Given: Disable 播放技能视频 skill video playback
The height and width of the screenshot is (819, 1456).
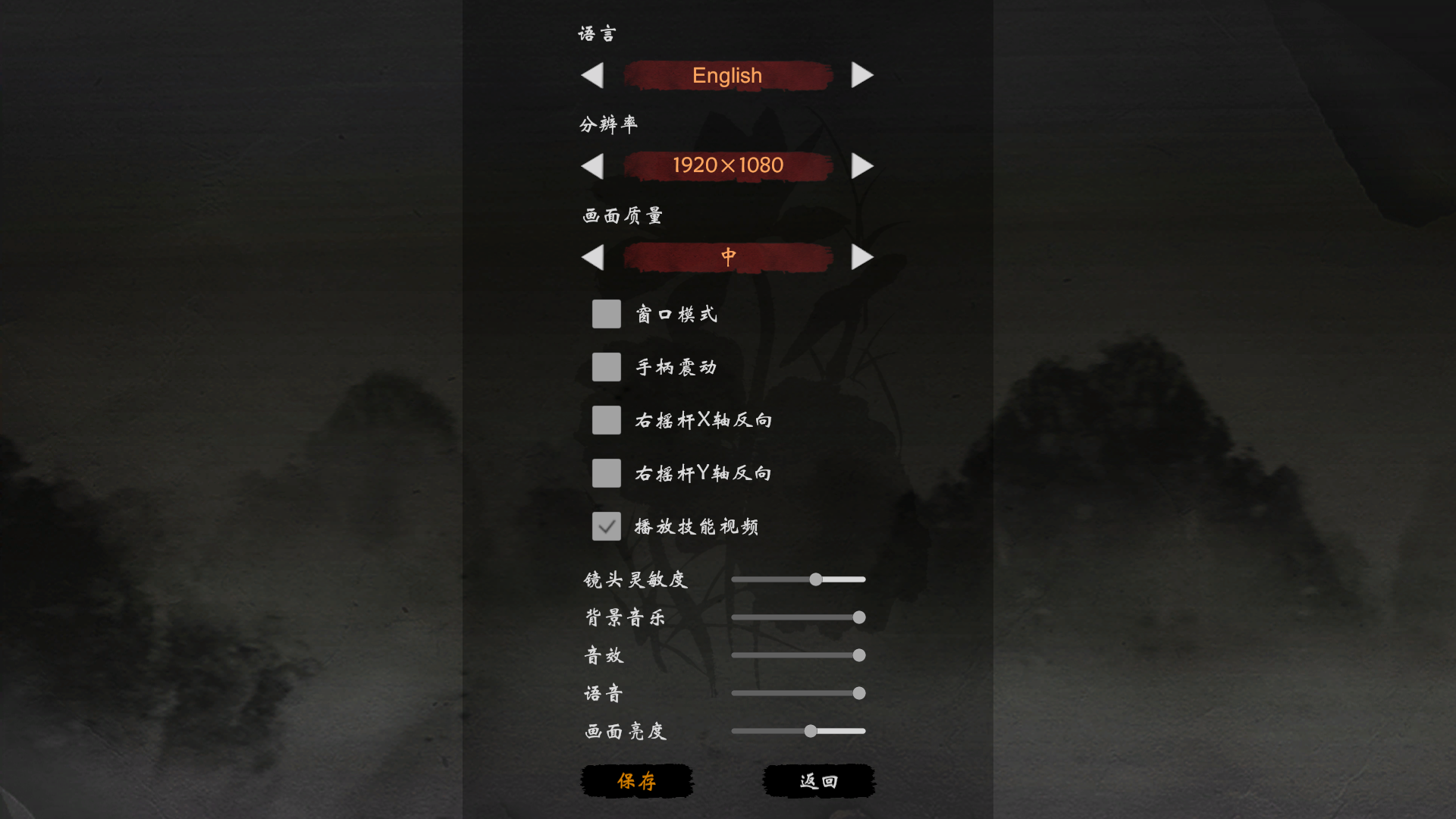Looking at the screenshot, I should point(606,526).
